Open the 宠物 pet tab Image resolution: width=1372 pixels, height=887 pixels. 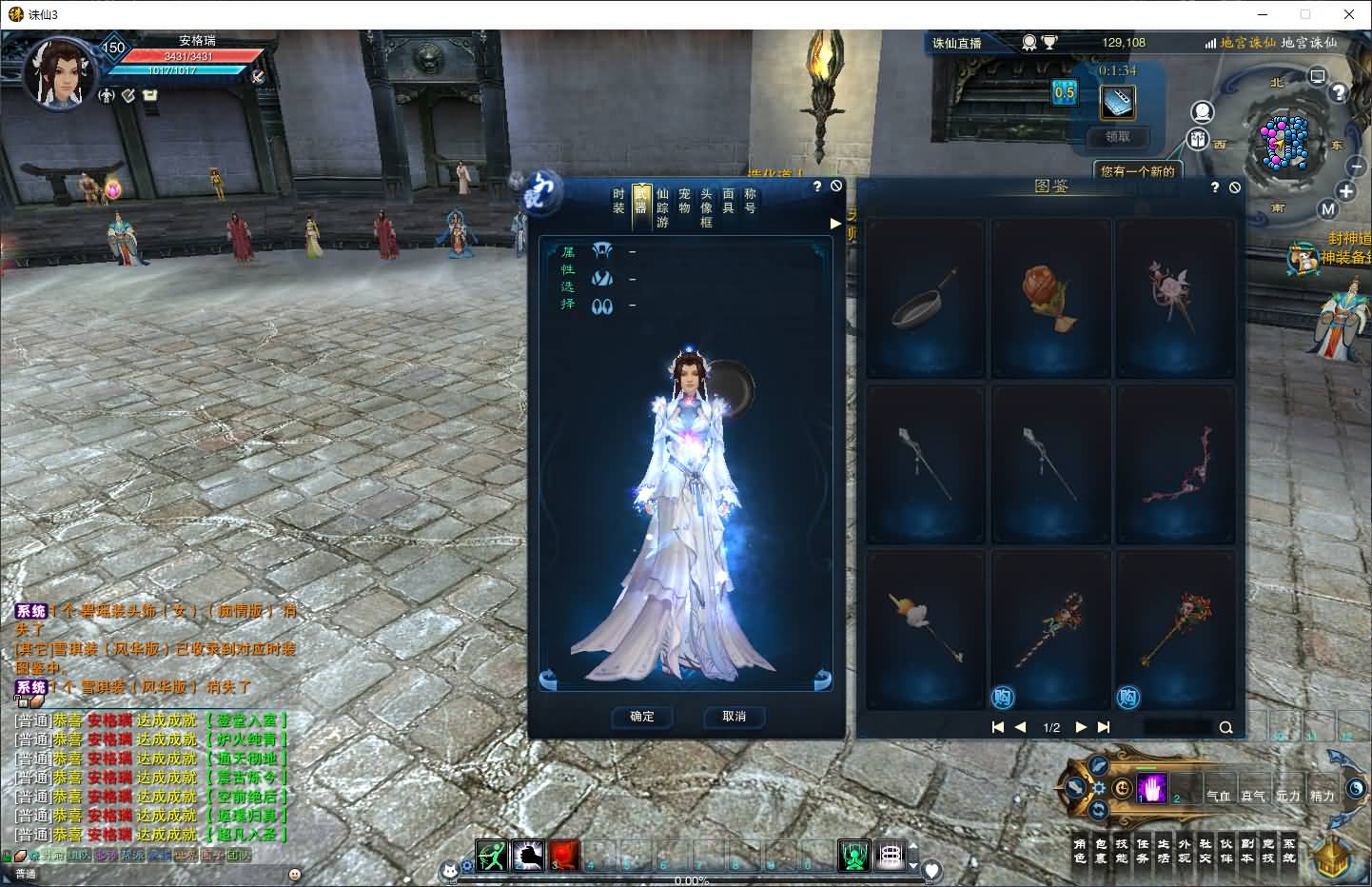684,201
